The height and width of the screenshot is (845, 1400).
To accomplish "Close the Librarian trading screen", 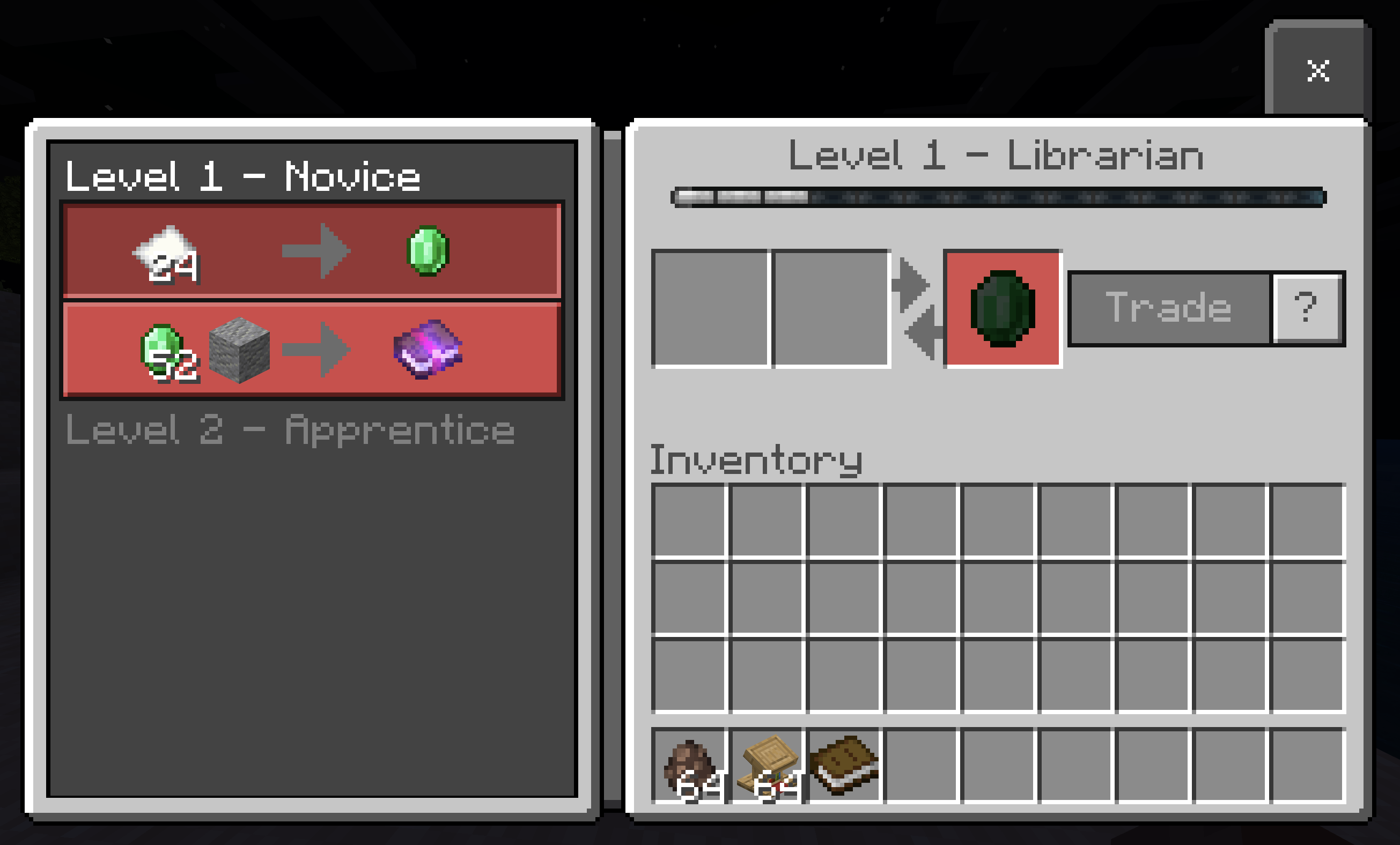I will pyautogui.click(x=1320, y=70).
